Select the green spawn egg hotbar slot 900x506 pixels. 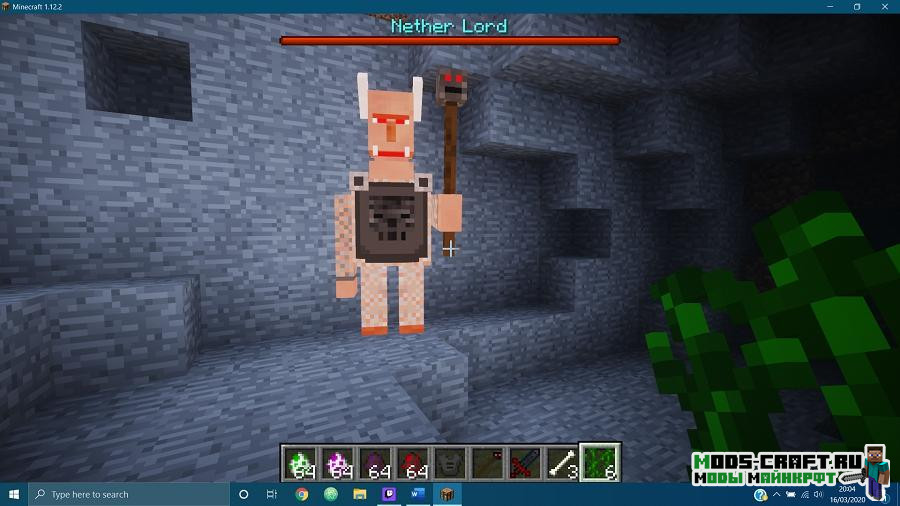301,462
